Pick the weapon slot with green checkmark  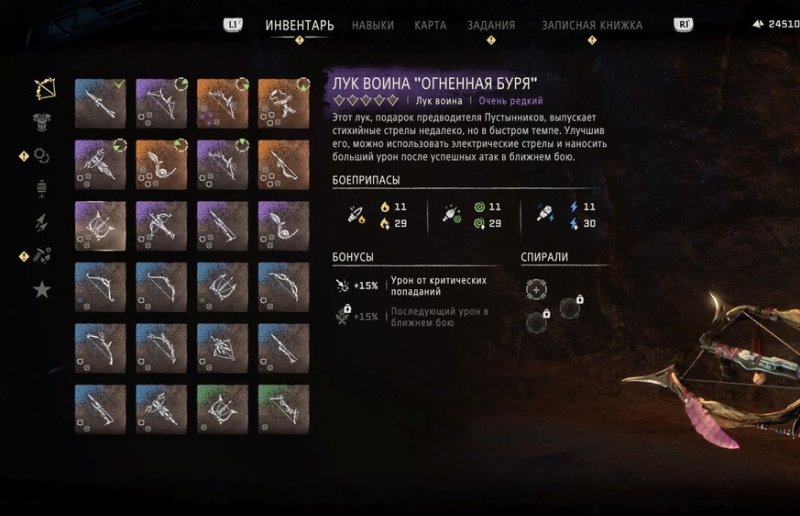coord(100,103)
